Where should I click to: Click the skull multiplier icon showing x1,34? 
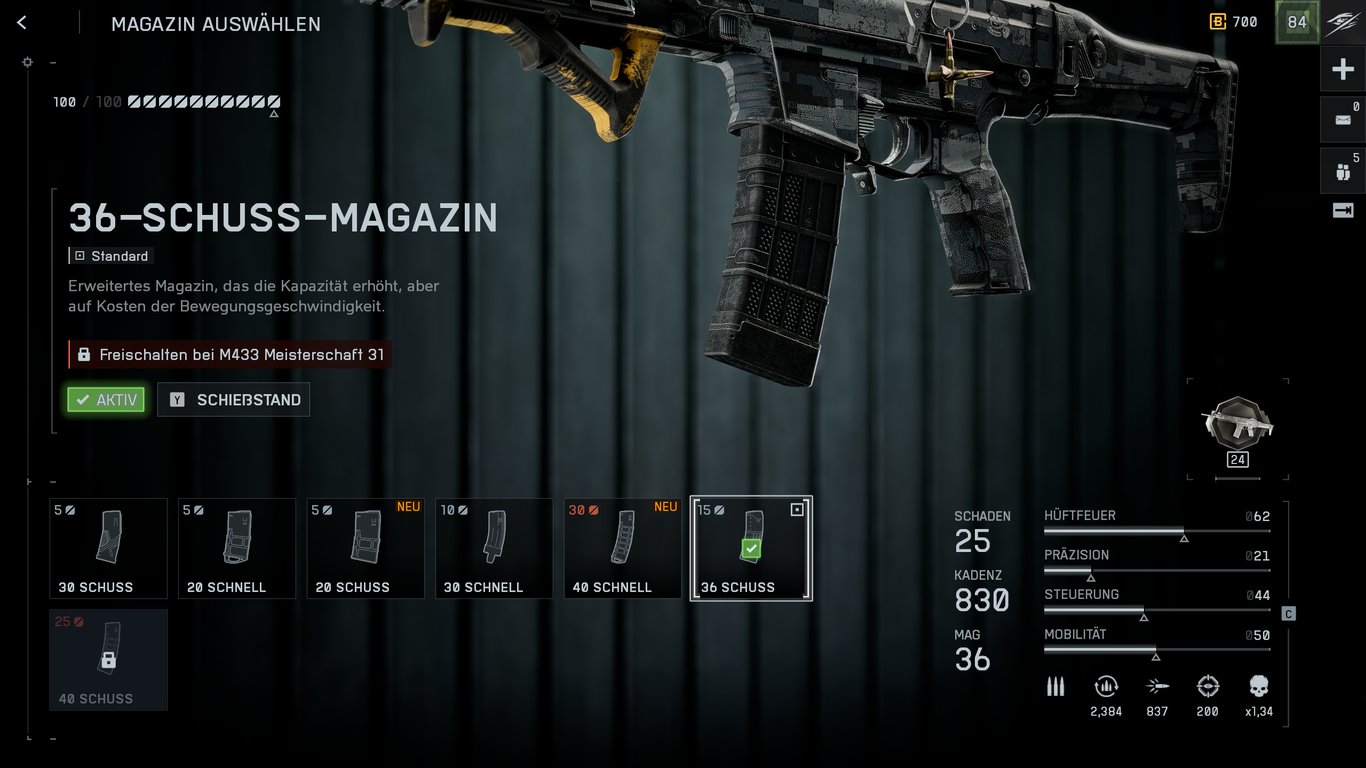(1257, 686)
